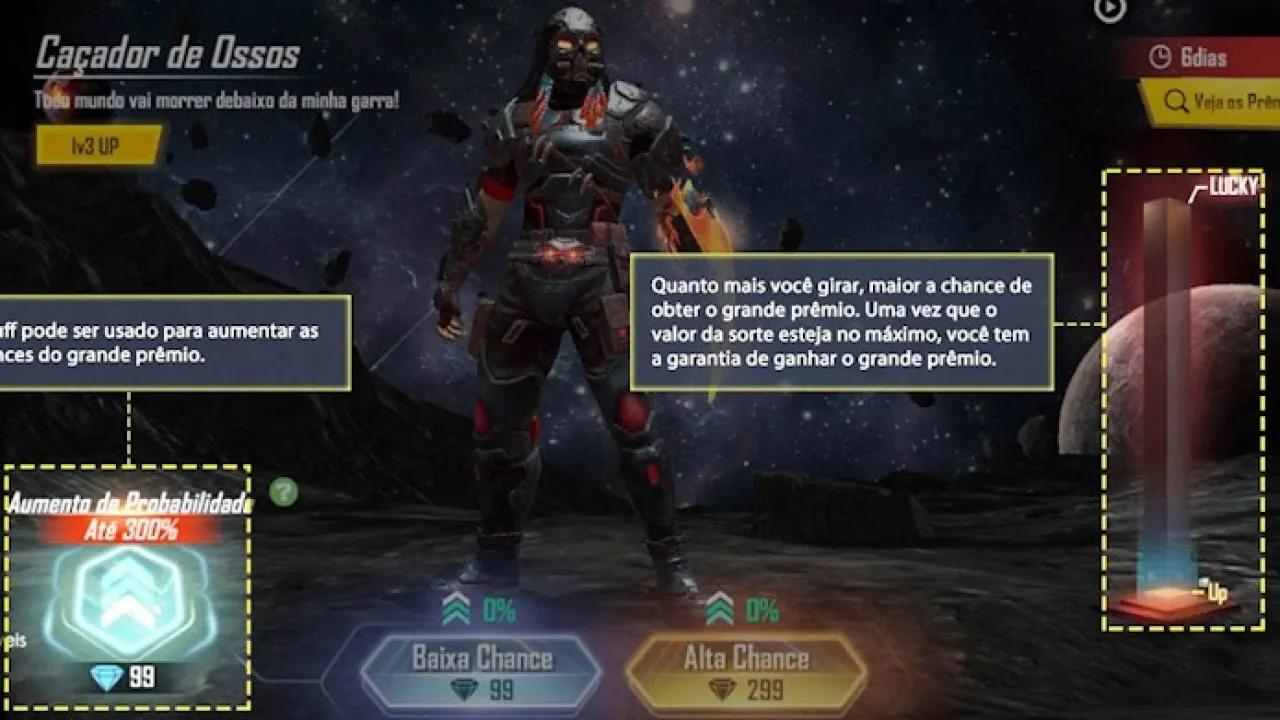Select the grand prize explanation tooltip box
Viewport: 1280px width, 720px height.
(x=843, y=320)
